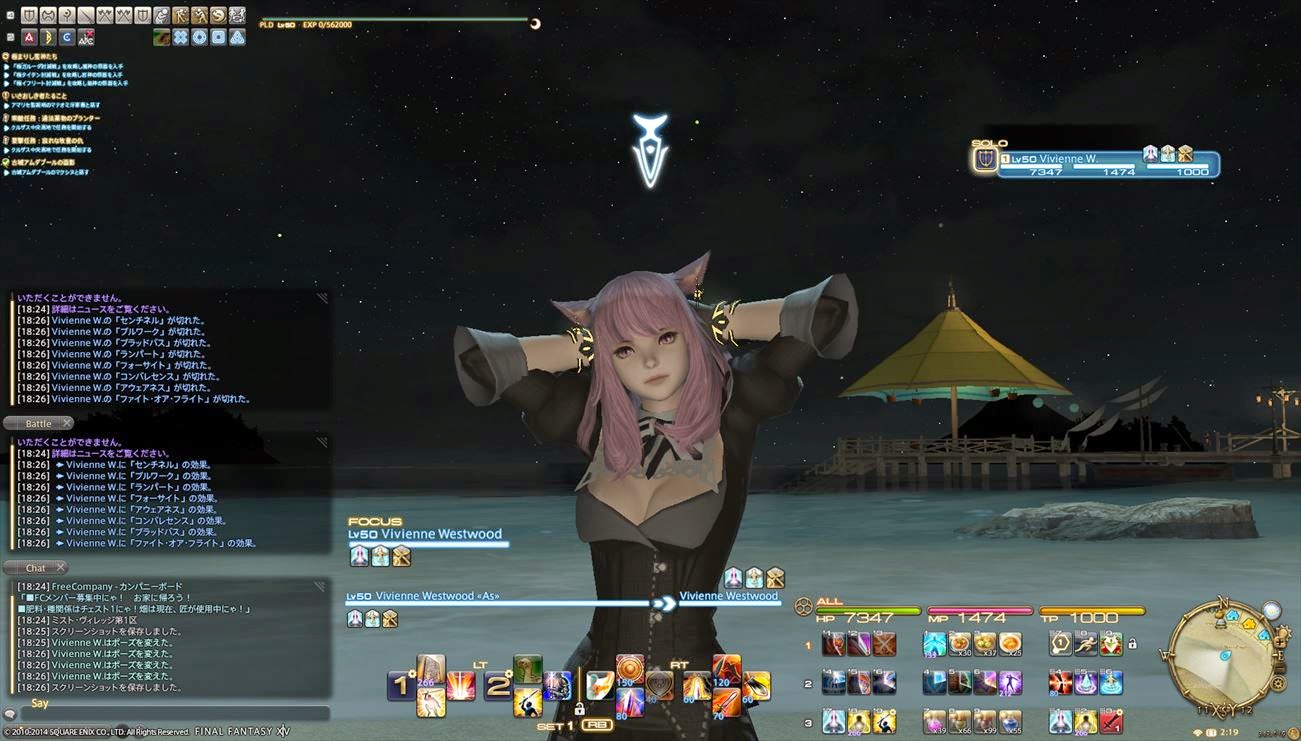Viewport: 1301px width, 741px height.
Task: Collapse the いまおこしがきること task header
Action: pos(40,96)
